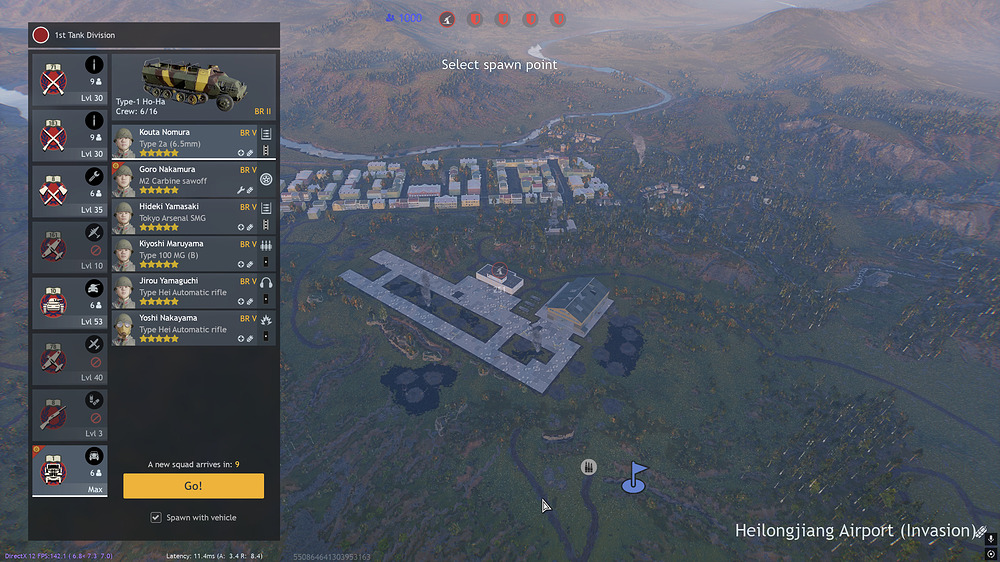
Task: Pick the Lvl 10 aircraft squad
Action: (69, 245)
